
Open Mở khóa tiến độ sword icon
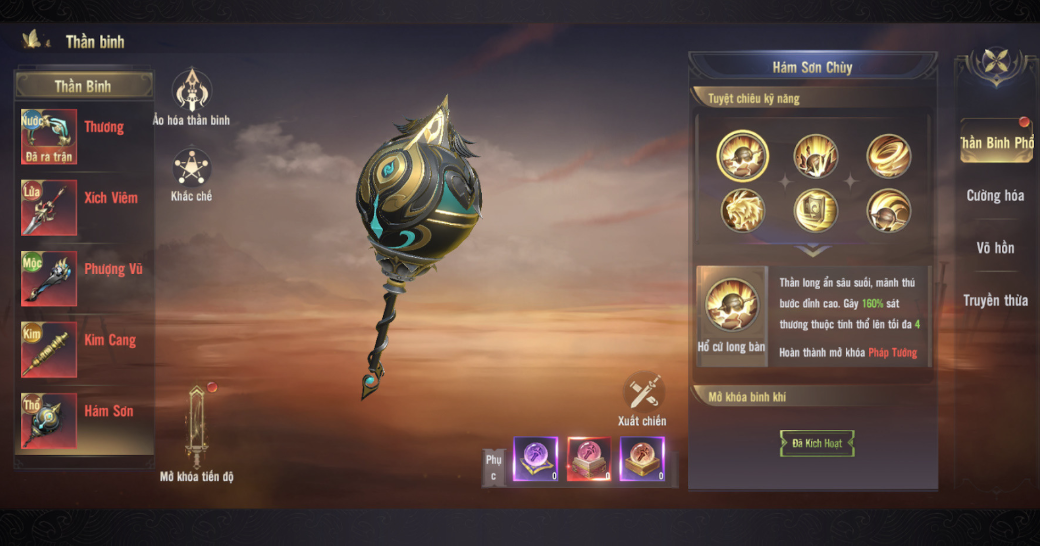pyautogui.click(x=197, y=427)
